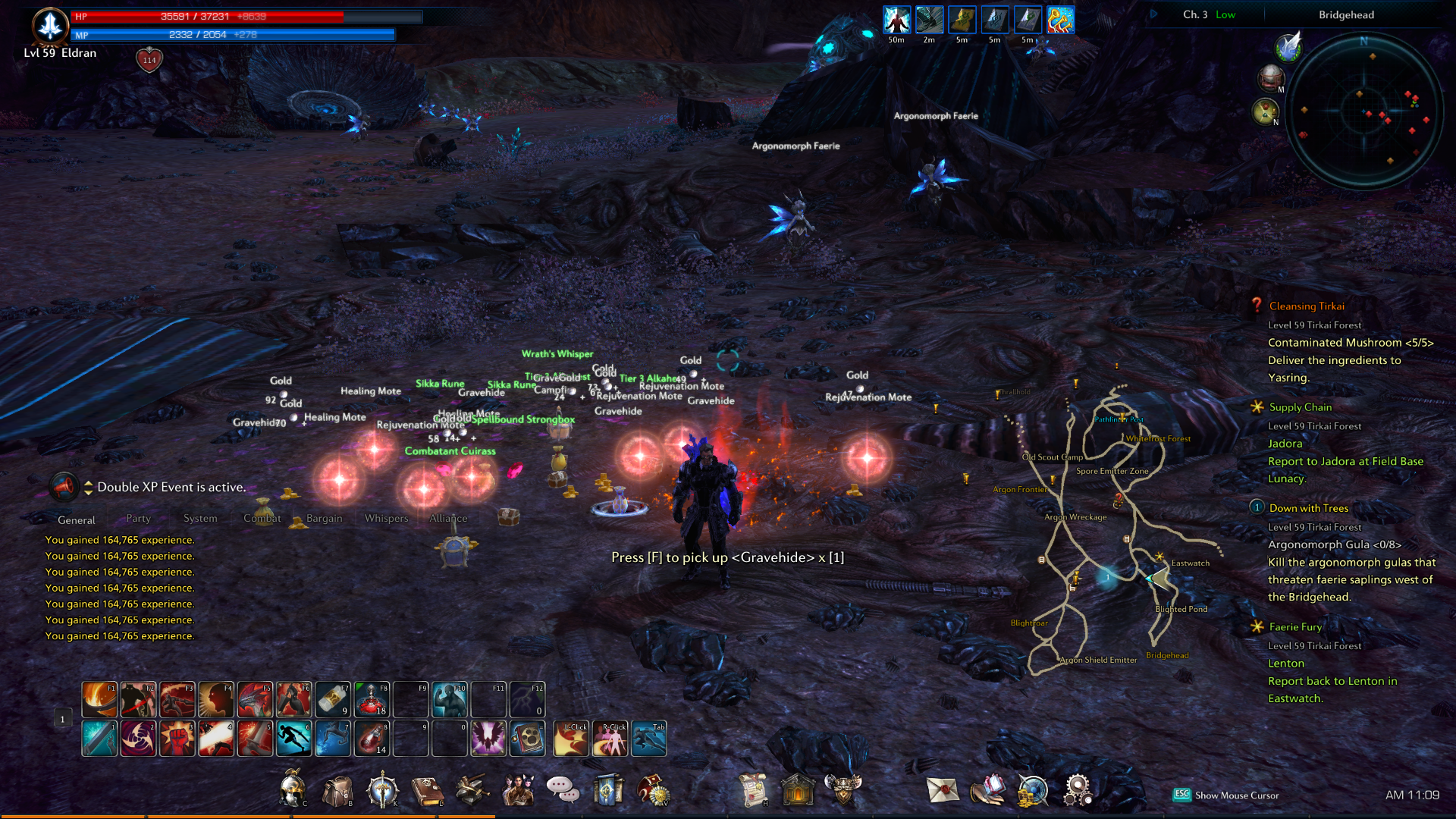Click the megaphone announcement icon
Screen dimensions: 1456x819
[64, 486]
